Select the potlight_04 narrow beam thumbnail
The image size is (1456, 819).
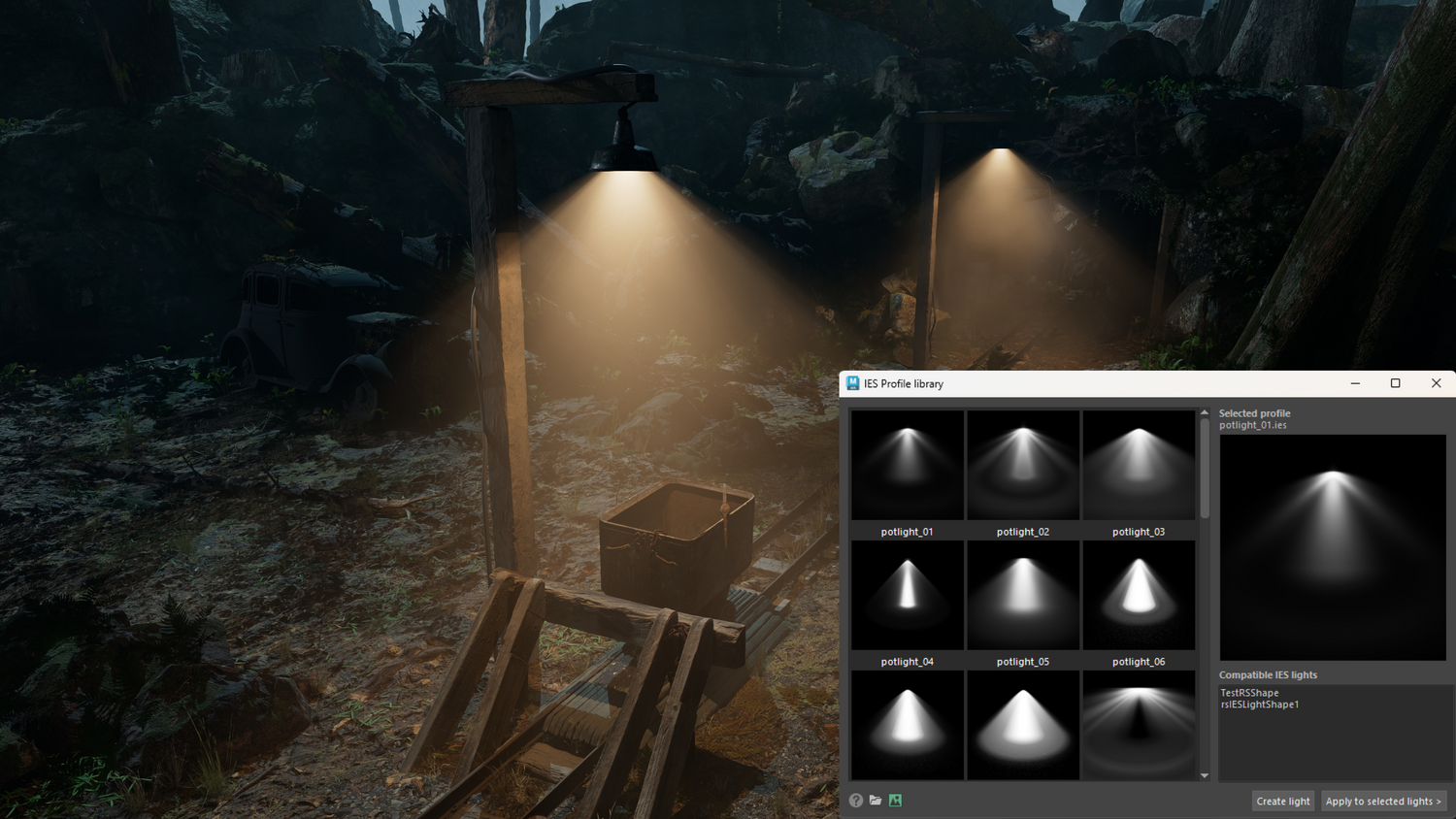(x=908, y=595)
